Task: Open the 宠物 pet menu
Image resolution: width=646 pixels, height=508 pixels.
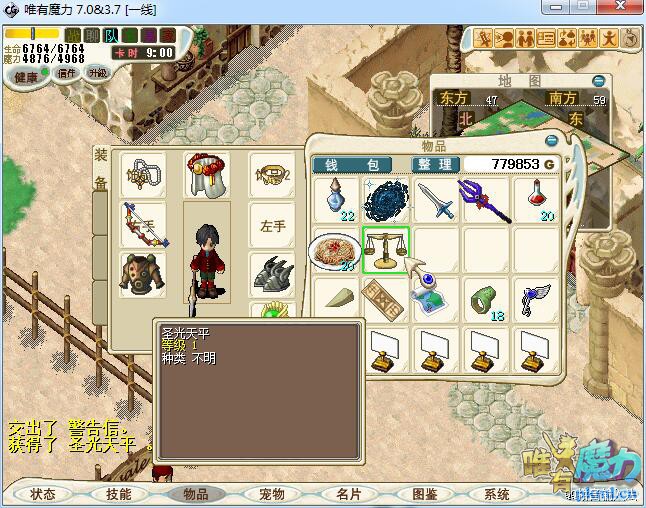Action: coord(272,494)
